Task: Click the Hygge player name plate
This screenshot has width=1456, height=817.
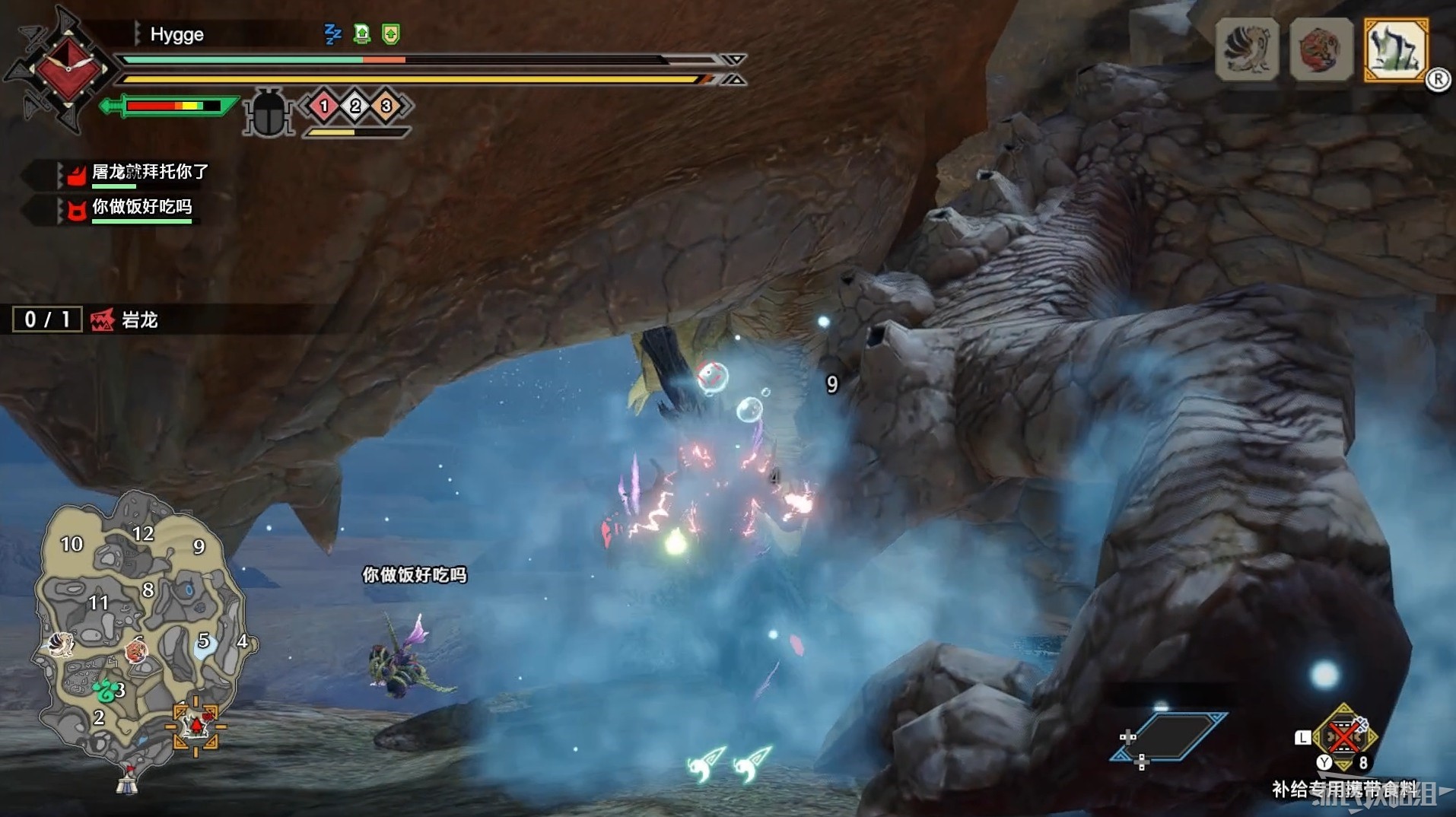Action: (176, 34)
